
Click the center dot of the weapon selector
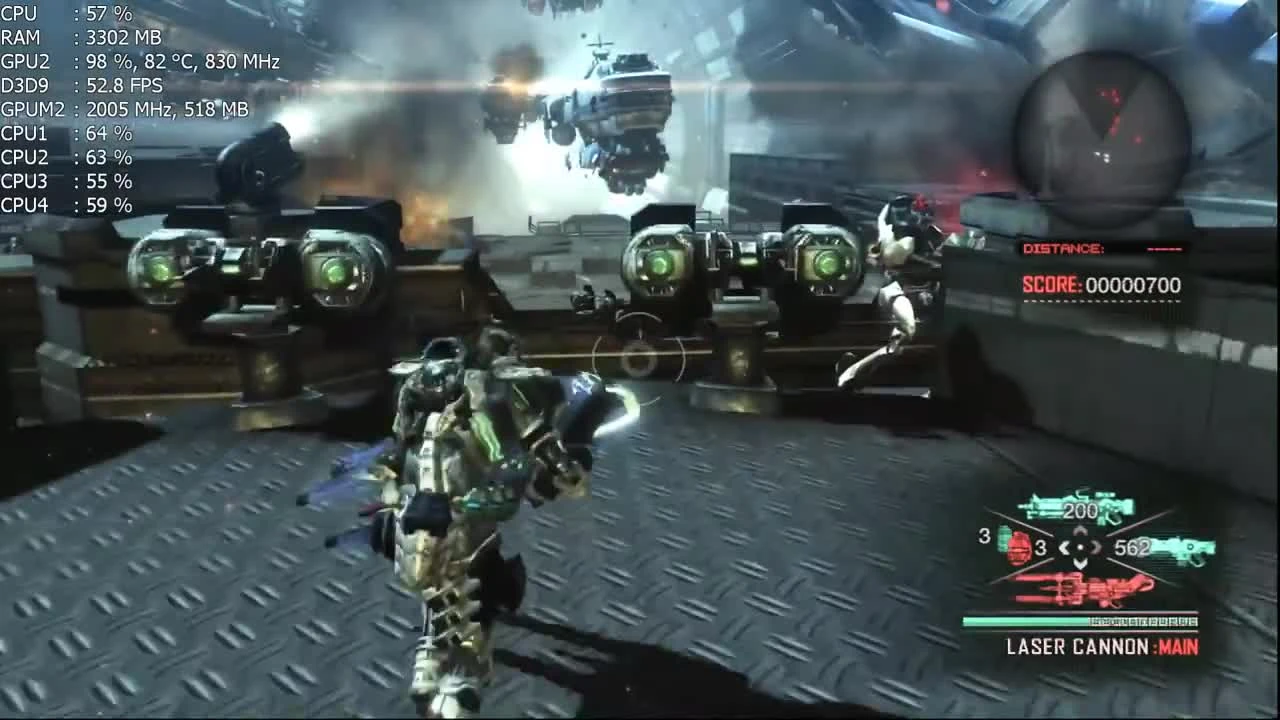[x=1082, y=547]
